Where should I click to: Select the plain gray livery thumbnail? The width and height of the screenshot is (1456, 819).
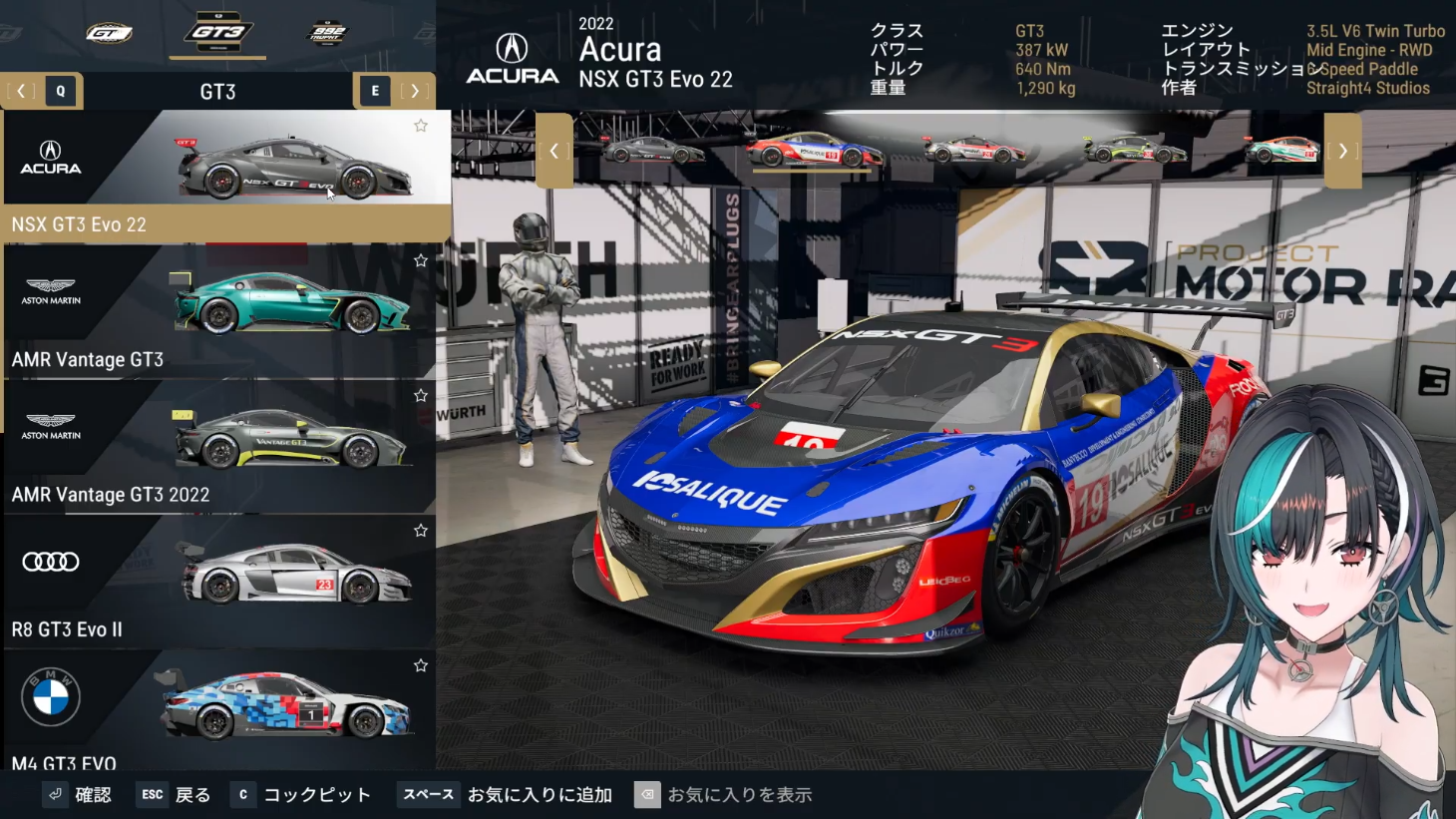coord(654,152)
